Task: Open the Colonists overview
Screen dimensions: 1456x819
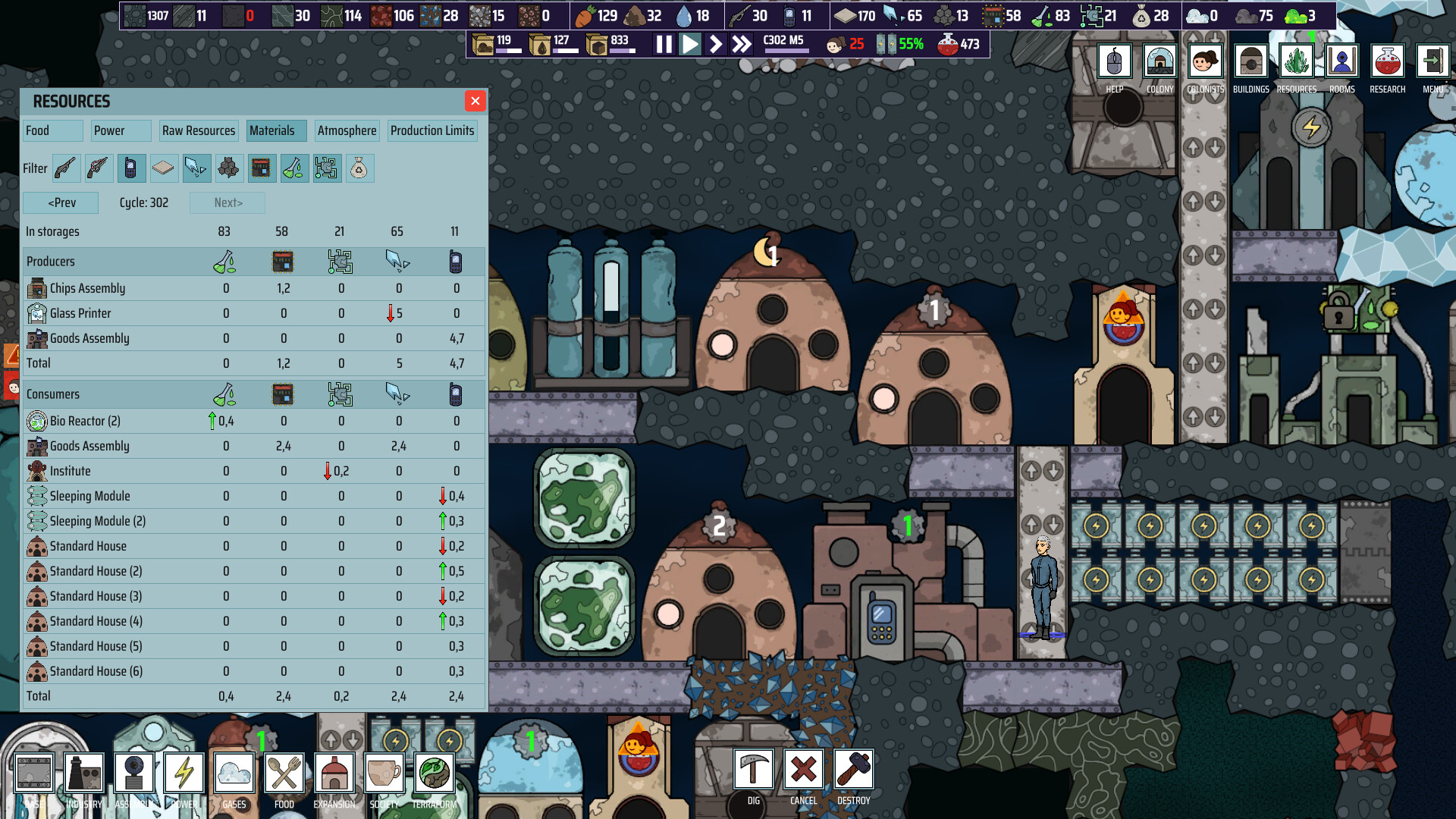Action: coord(1205,62)
